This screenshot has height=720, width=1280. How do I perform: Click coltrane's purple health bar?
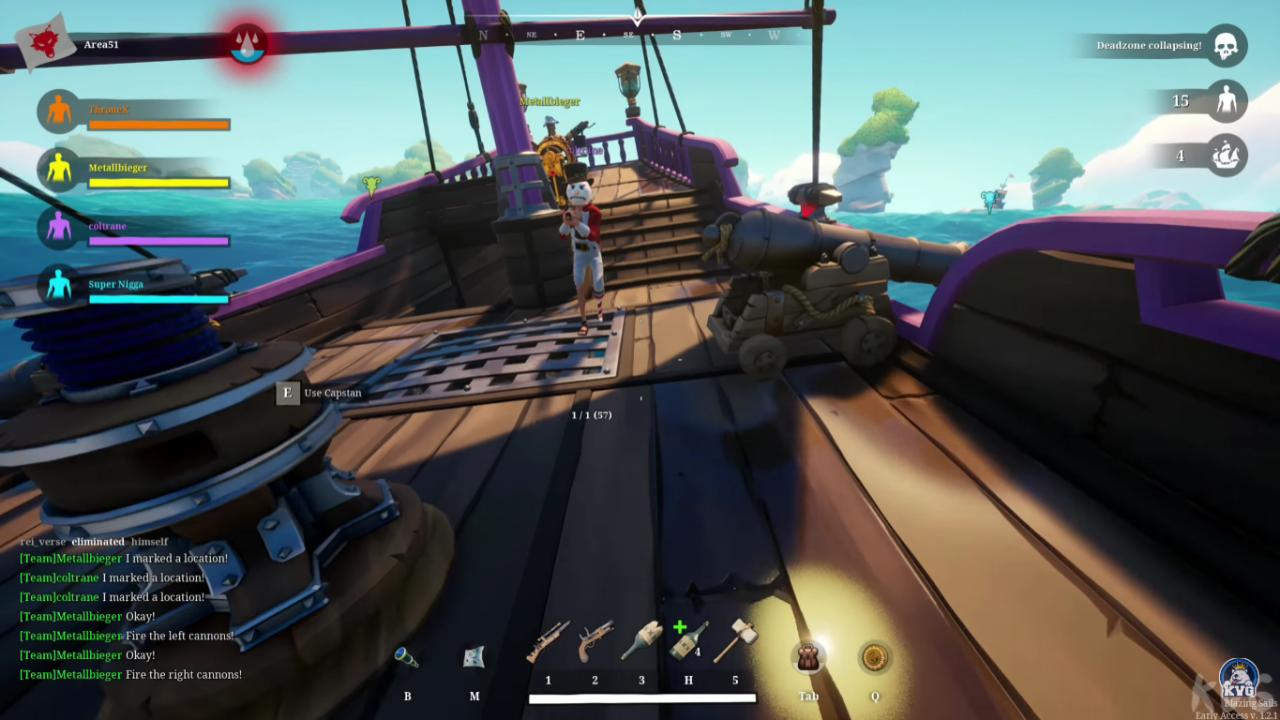[158, 240]
